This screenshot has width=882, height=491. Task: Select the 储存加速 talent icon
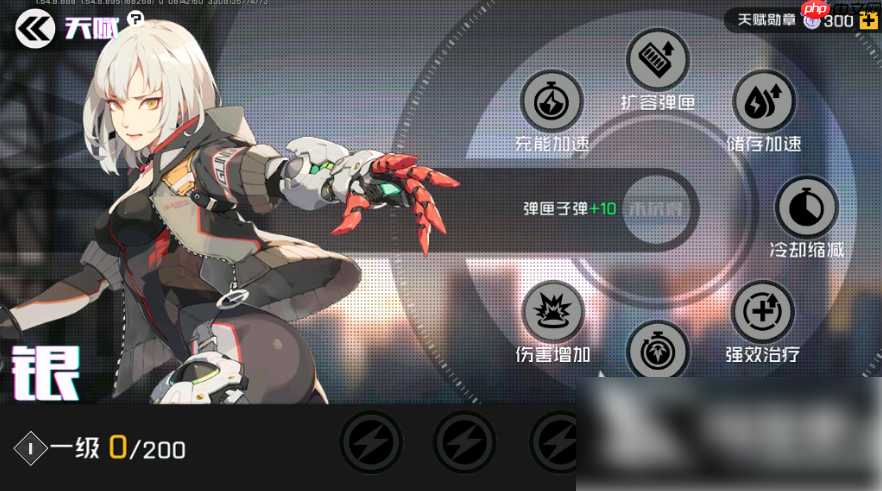pos(763,101)
